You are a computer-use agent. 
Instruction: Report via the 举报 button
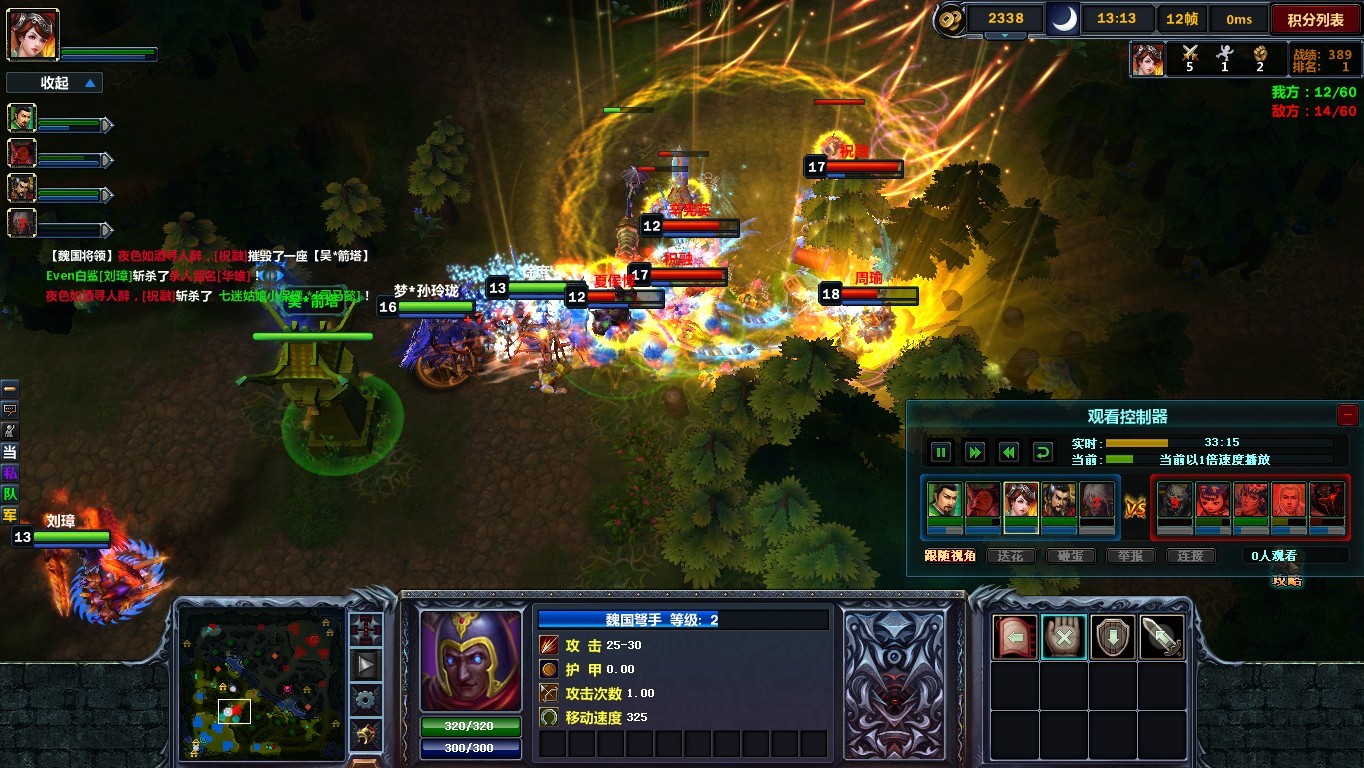pos(1130,556)
